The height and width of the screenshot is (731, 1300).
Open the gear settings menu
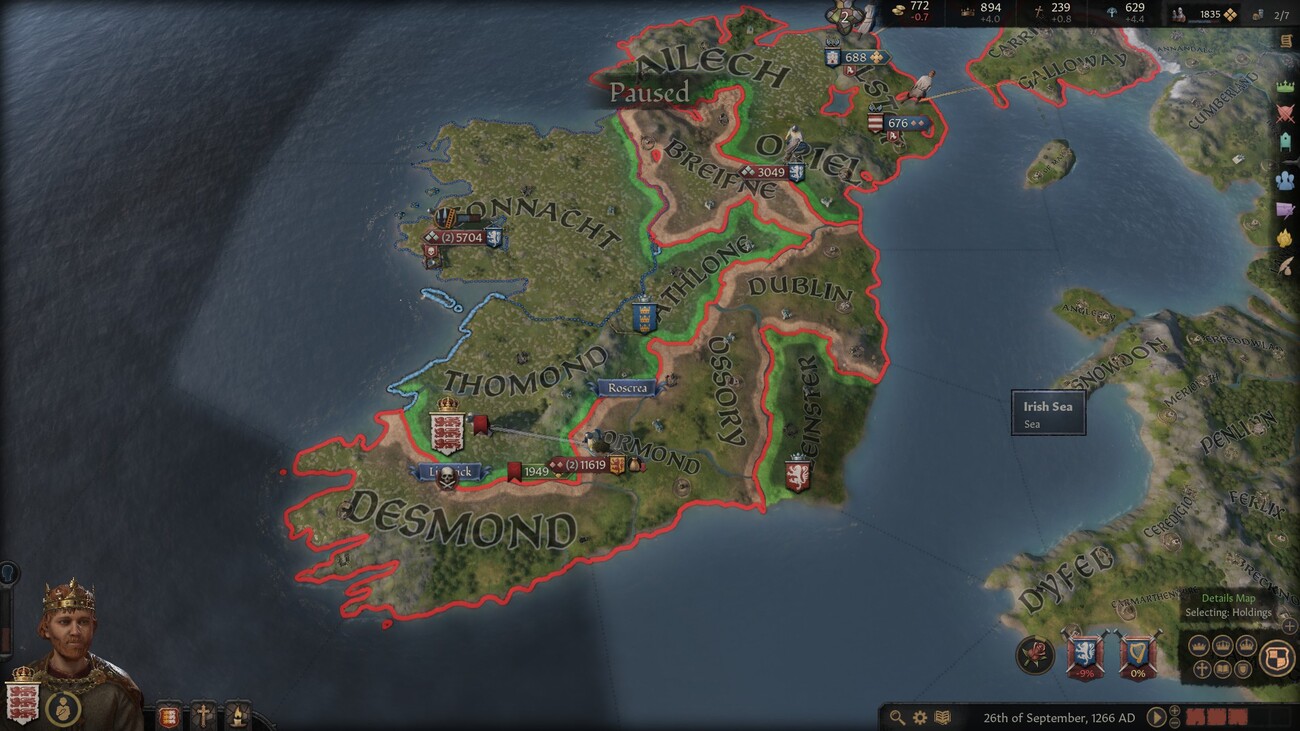(x=919, y=717)
